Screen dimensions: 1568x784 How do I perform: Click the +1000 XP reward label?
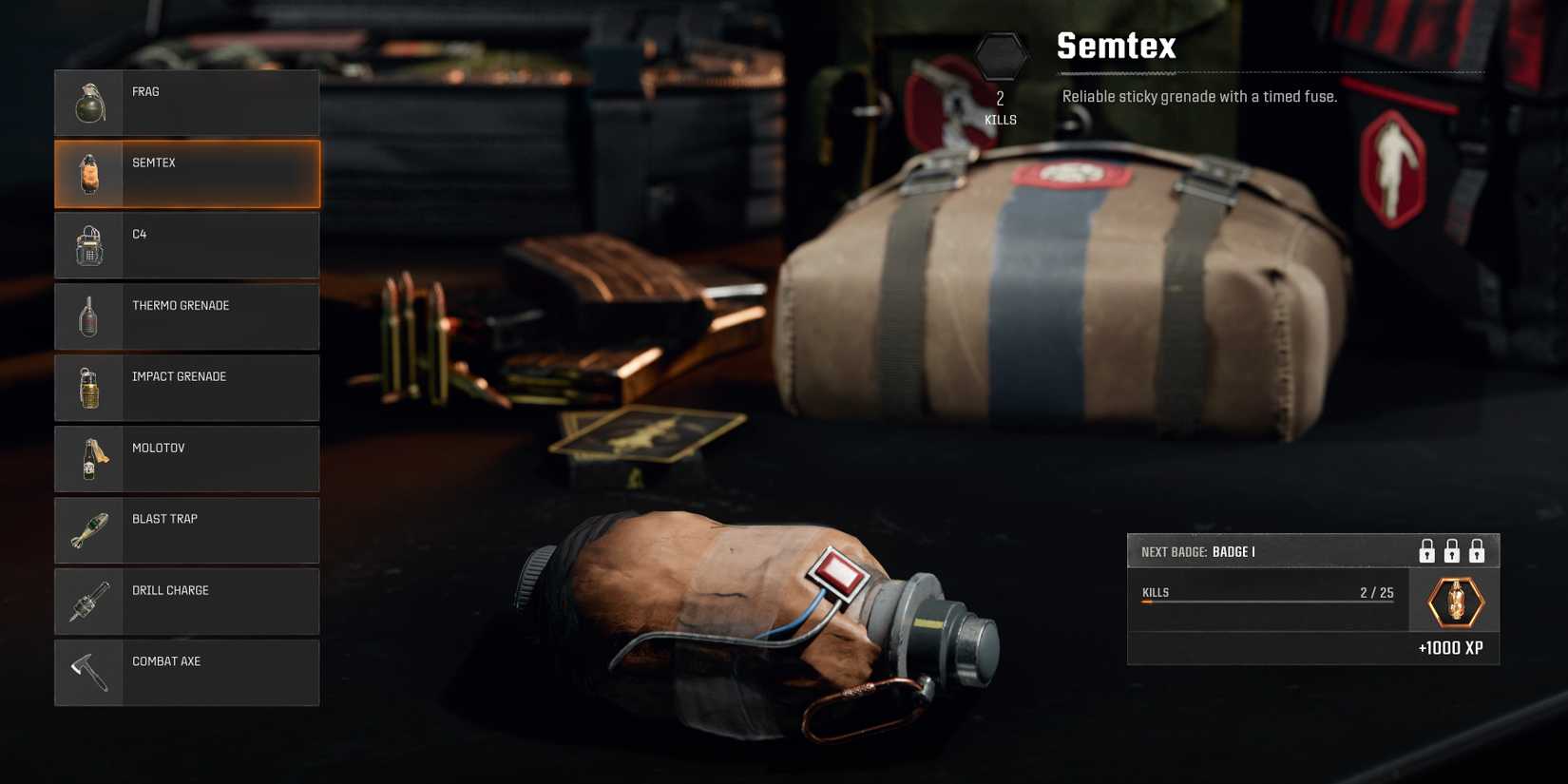[x=1451, y=647]
